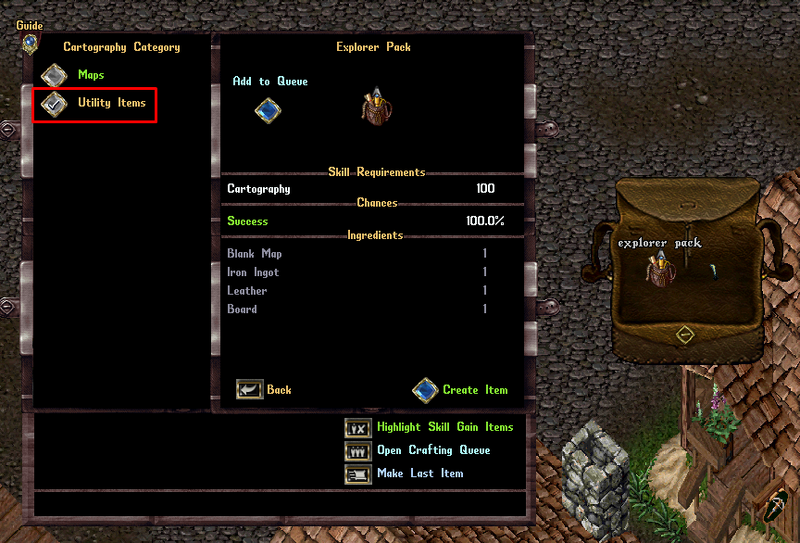Select the explorer pack in the backpack

(x=658, y=270)
